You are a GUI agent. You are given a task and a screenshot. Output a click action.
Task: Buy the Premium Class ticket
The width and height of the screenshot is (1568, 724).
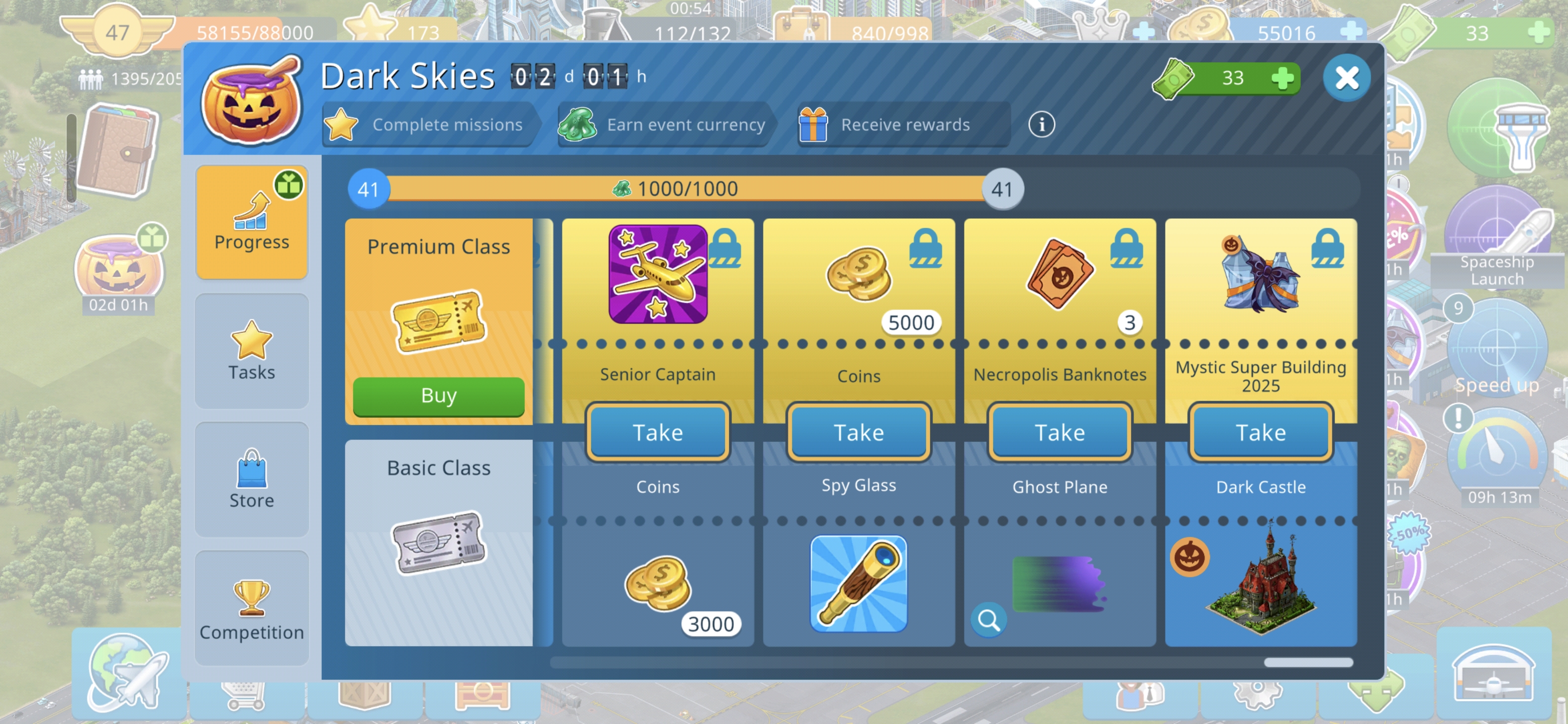(x=438, y=396)
